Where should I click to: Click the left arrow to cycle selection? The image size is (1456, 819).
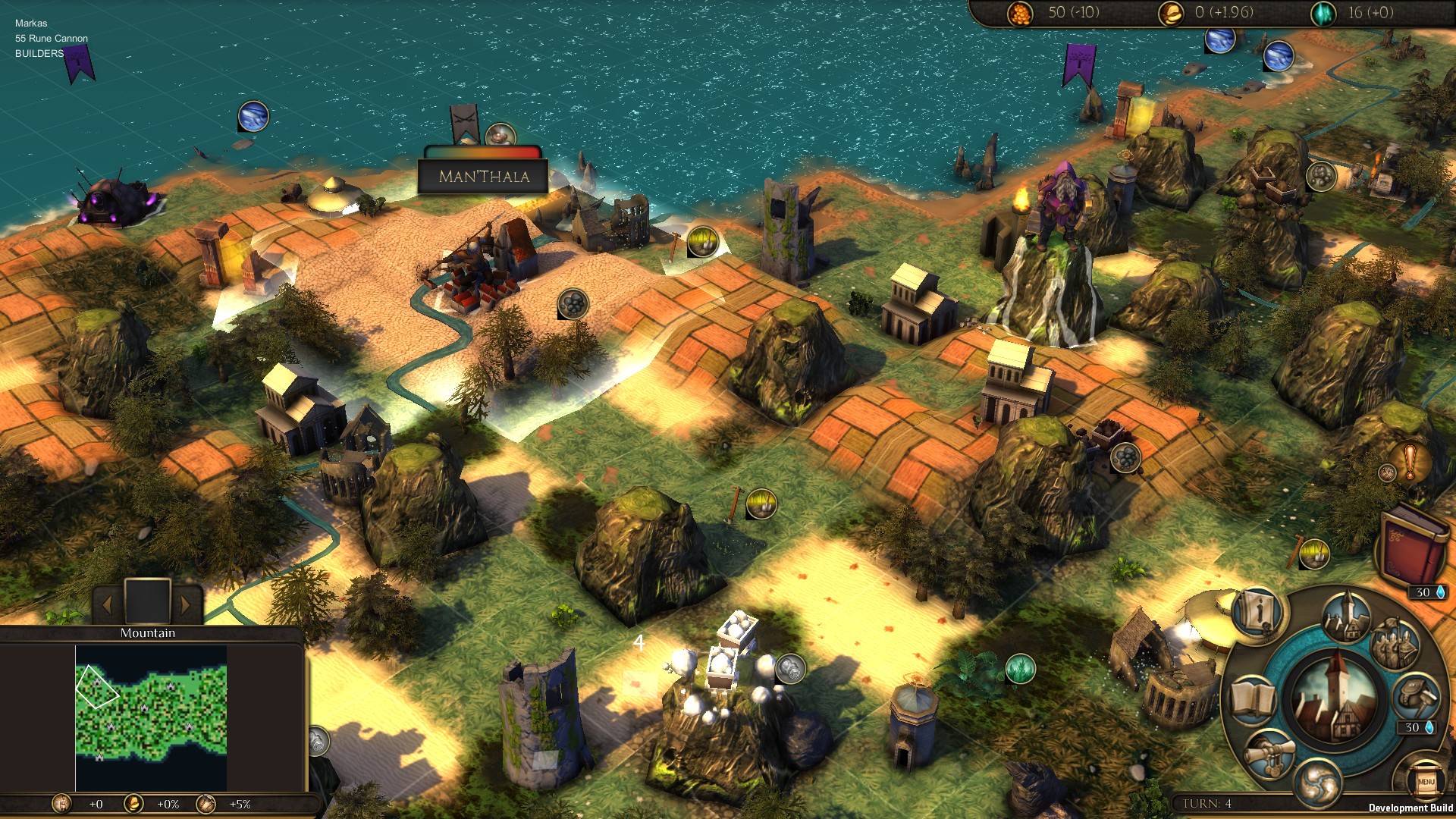108,605
